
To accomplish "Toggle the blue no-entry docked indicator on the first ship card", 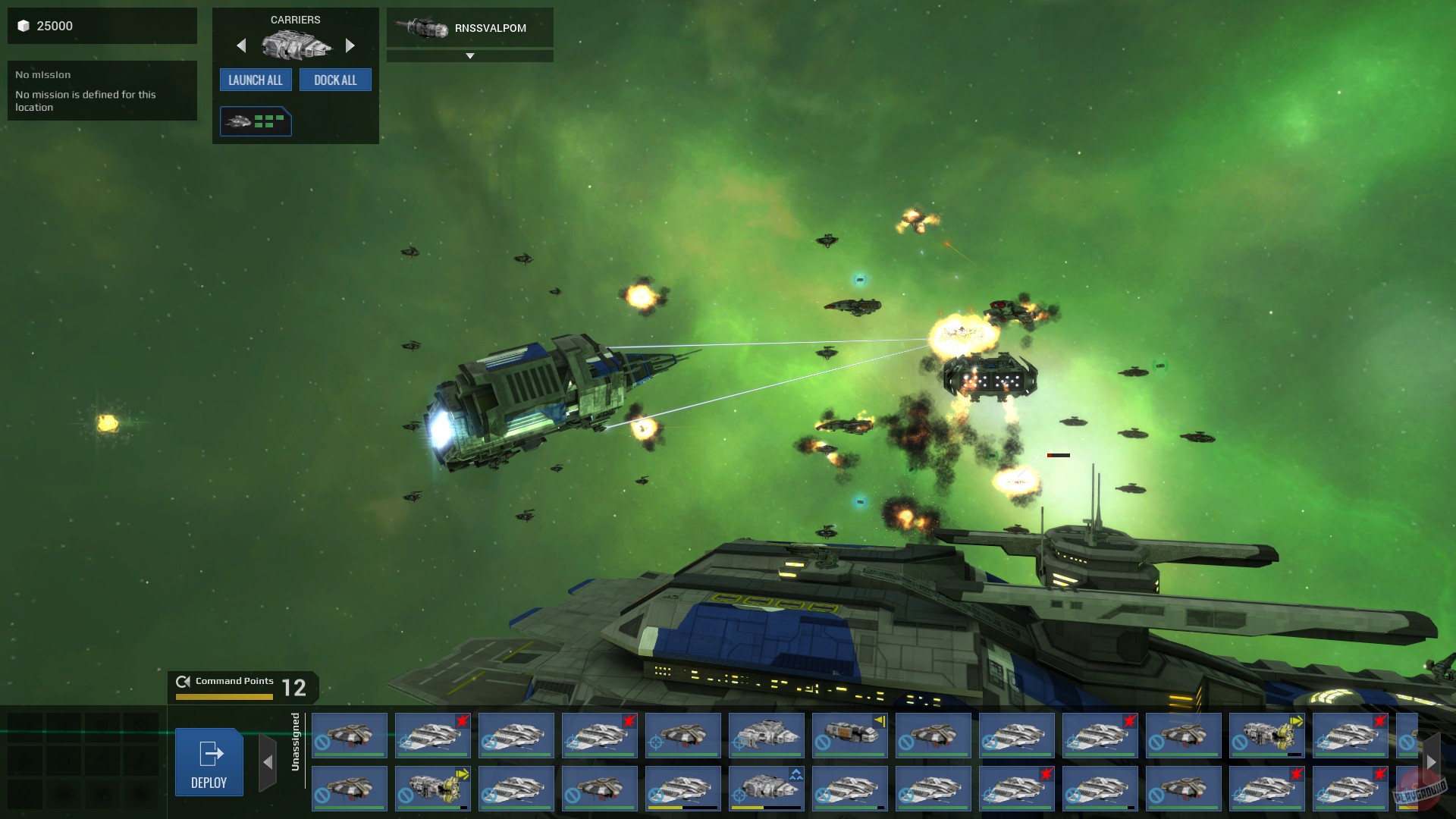I will pos(322,742).
